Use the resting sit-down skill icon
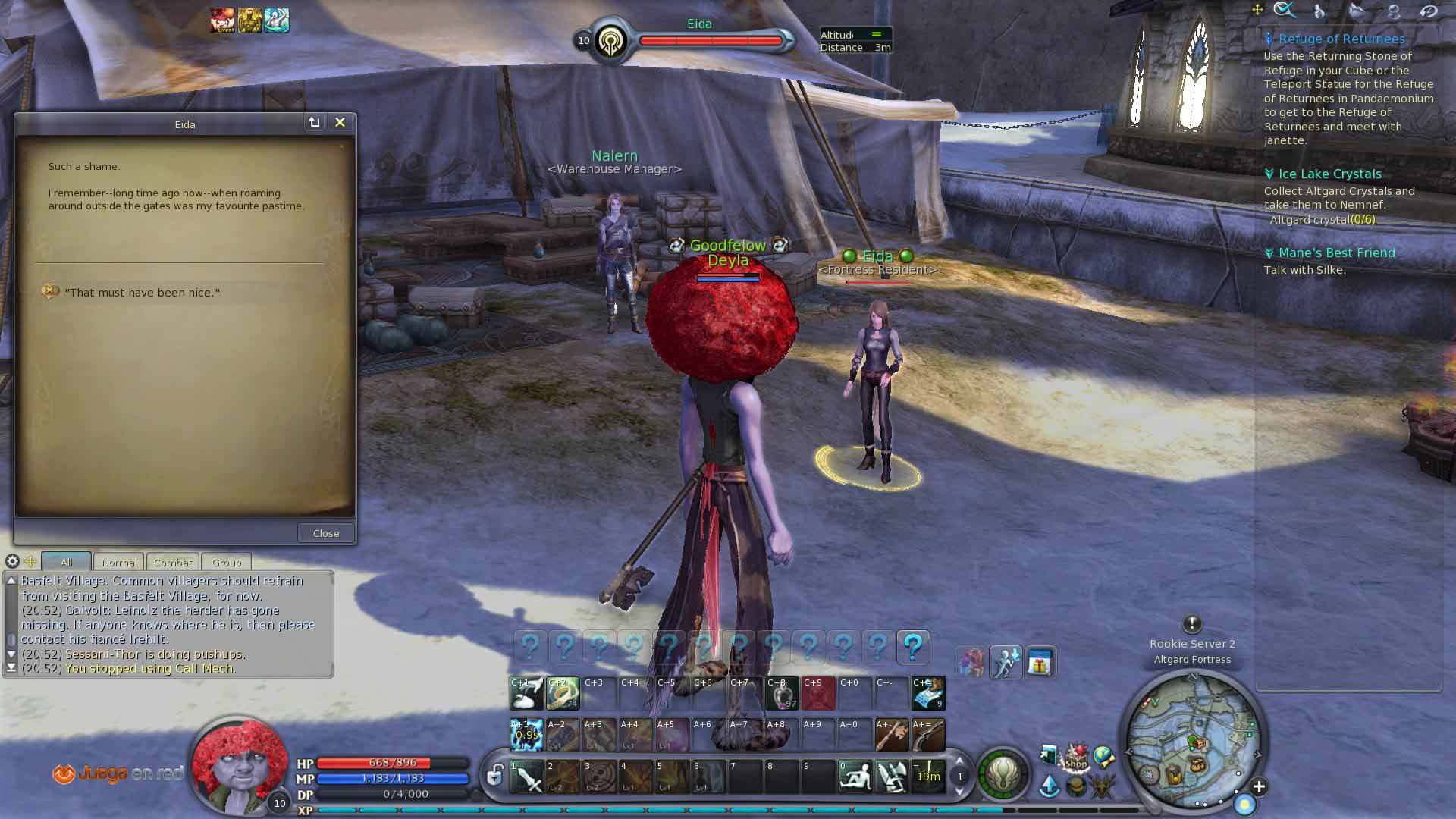Image resolution: width=1456 pixels, height=819 pixels. [x=855, y=777]
